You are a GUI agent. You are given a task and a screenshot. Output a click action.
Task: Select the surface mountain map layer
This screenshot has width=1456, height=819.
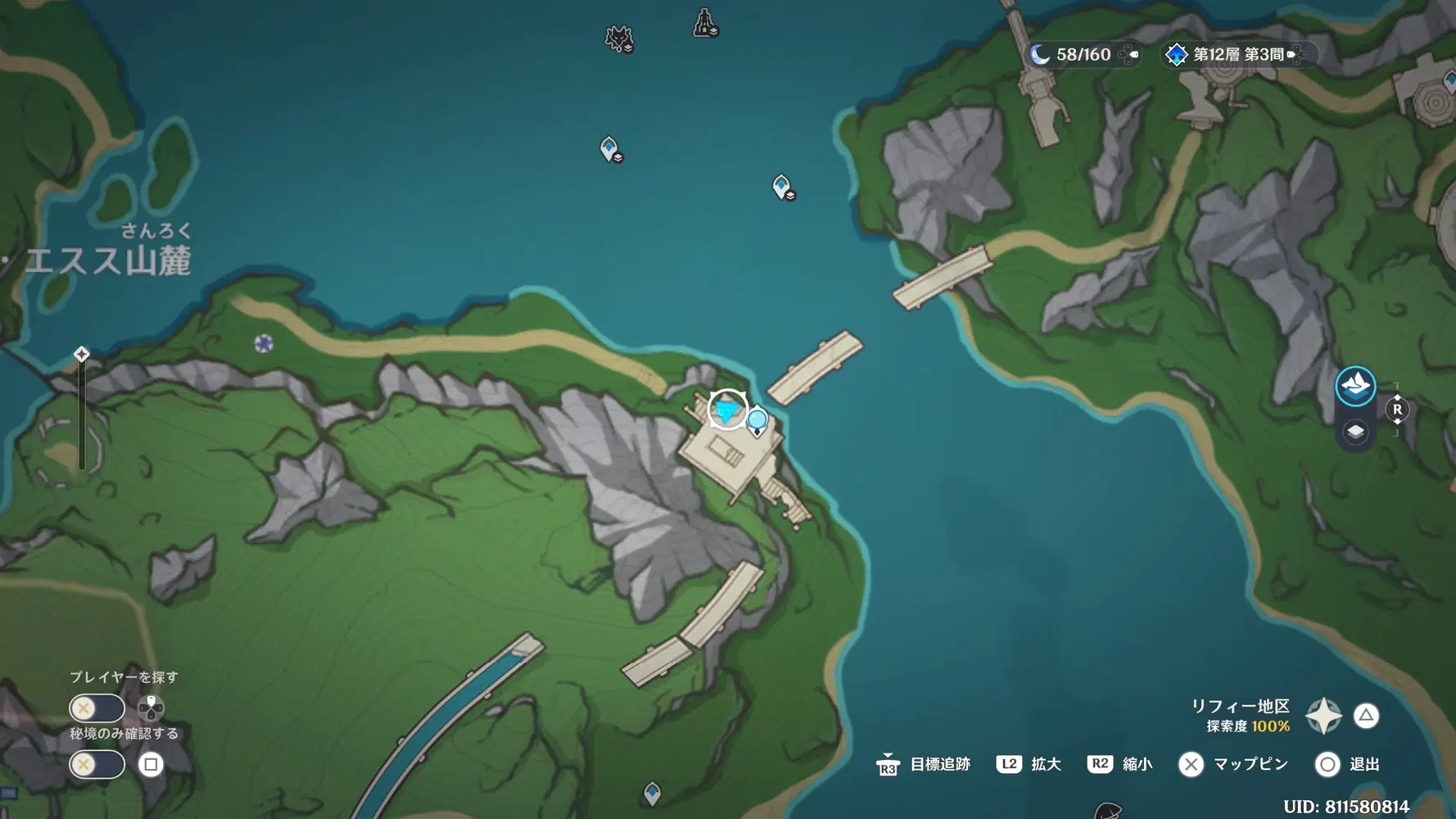coord(1354,386)
